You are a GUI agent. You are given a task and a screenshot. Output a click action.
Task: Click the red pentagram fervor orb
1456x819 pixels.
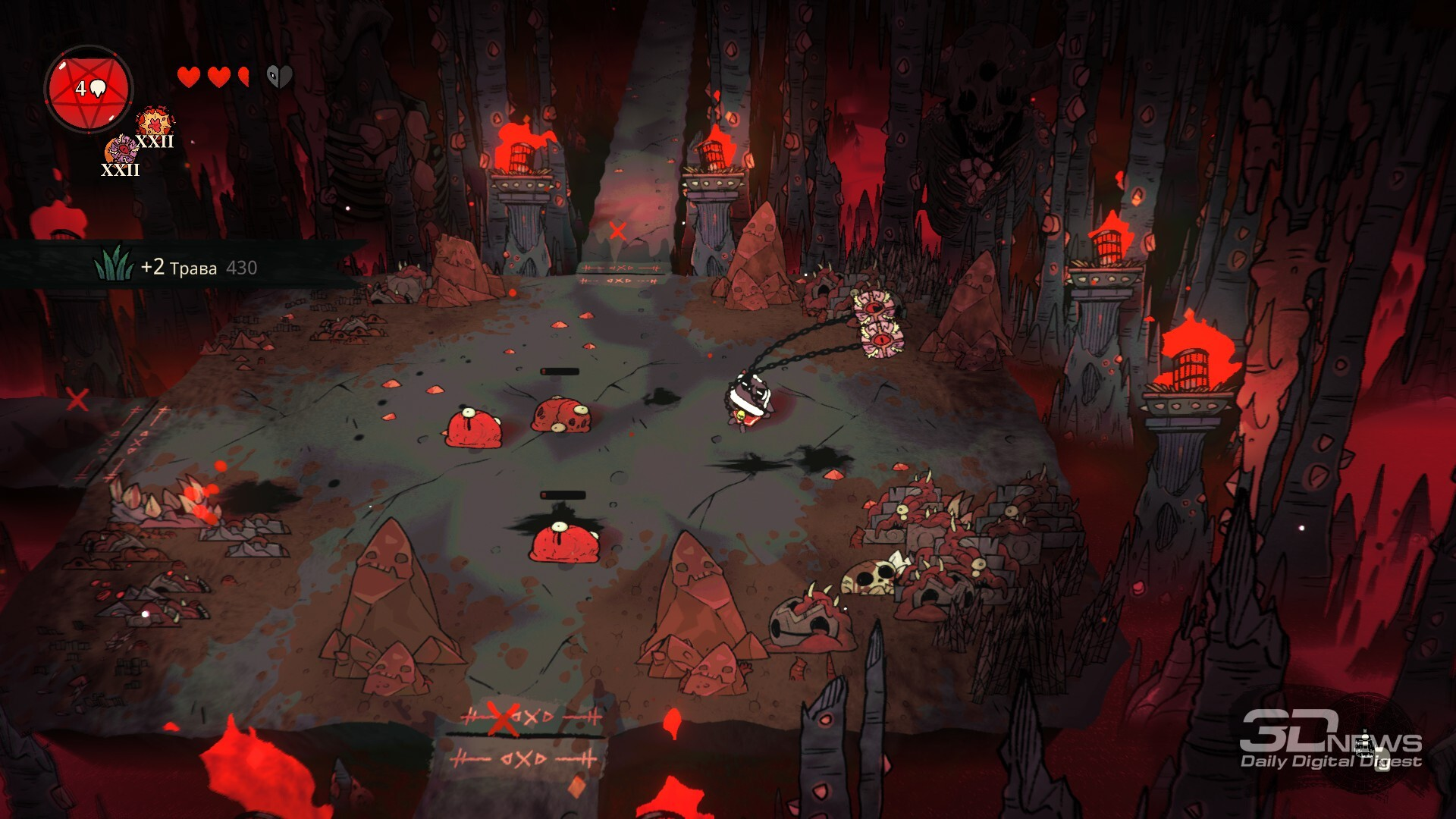tap(89, 89)
